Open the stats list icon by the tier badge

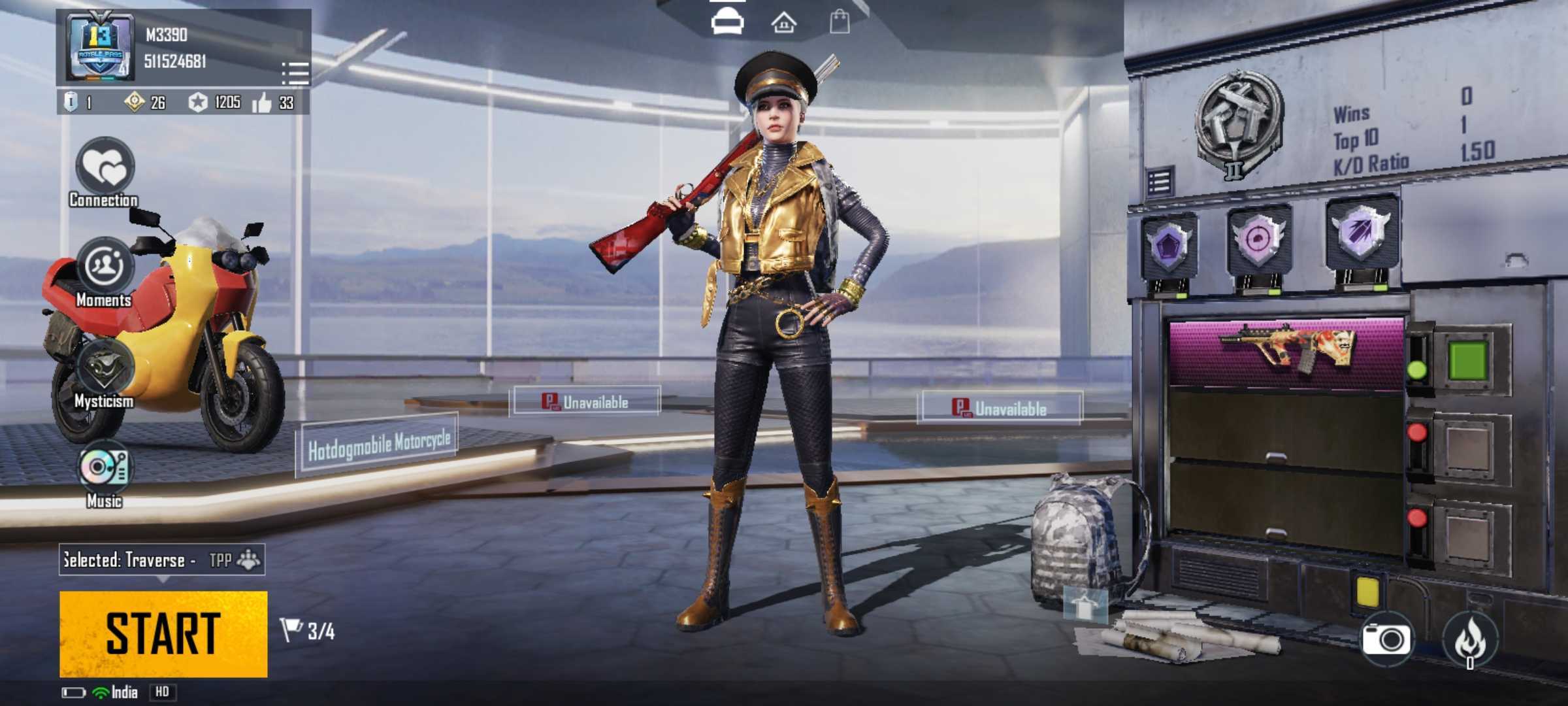click(1160, 182)
